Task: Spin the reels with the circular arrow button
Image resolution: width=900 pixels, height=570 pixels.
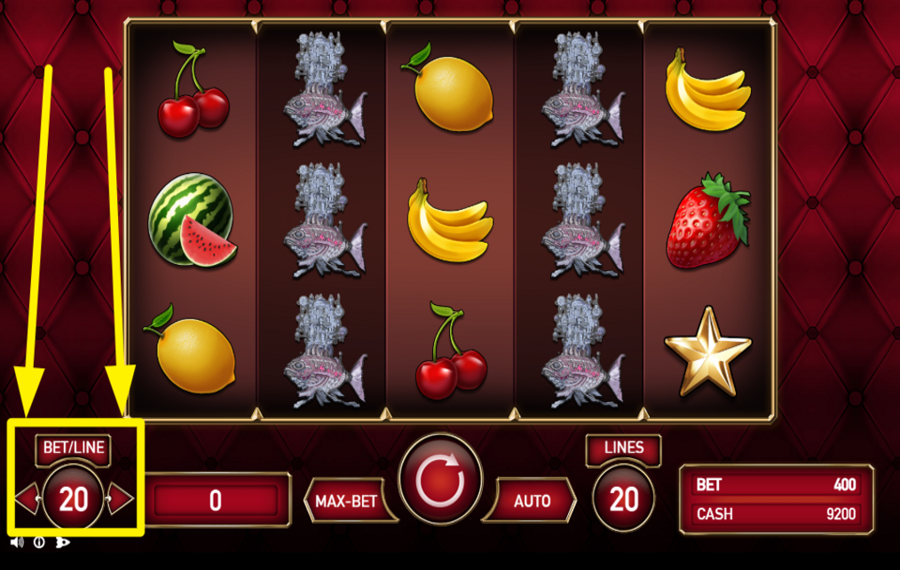Action: point(440,485)
